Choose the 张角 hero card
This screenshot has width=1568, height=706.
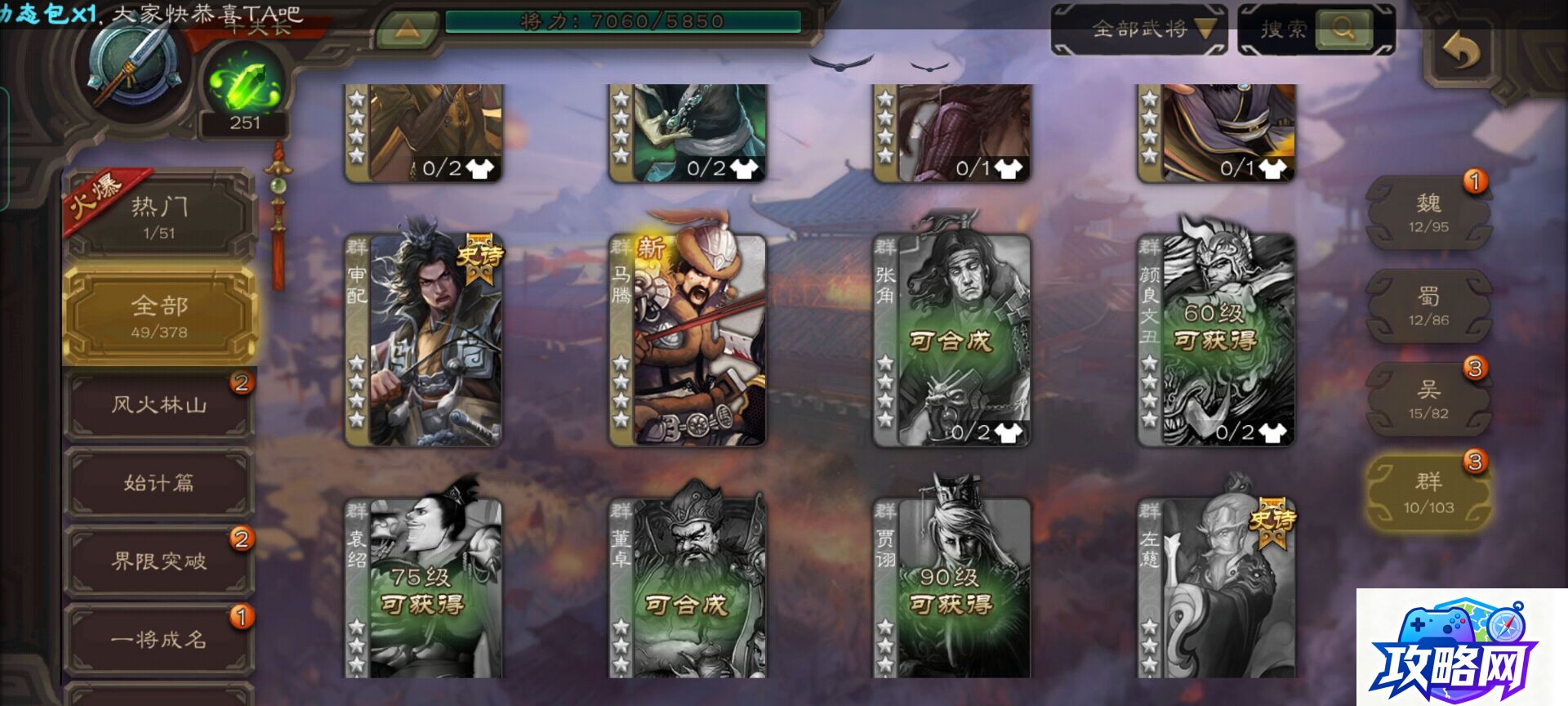(952, 339)
